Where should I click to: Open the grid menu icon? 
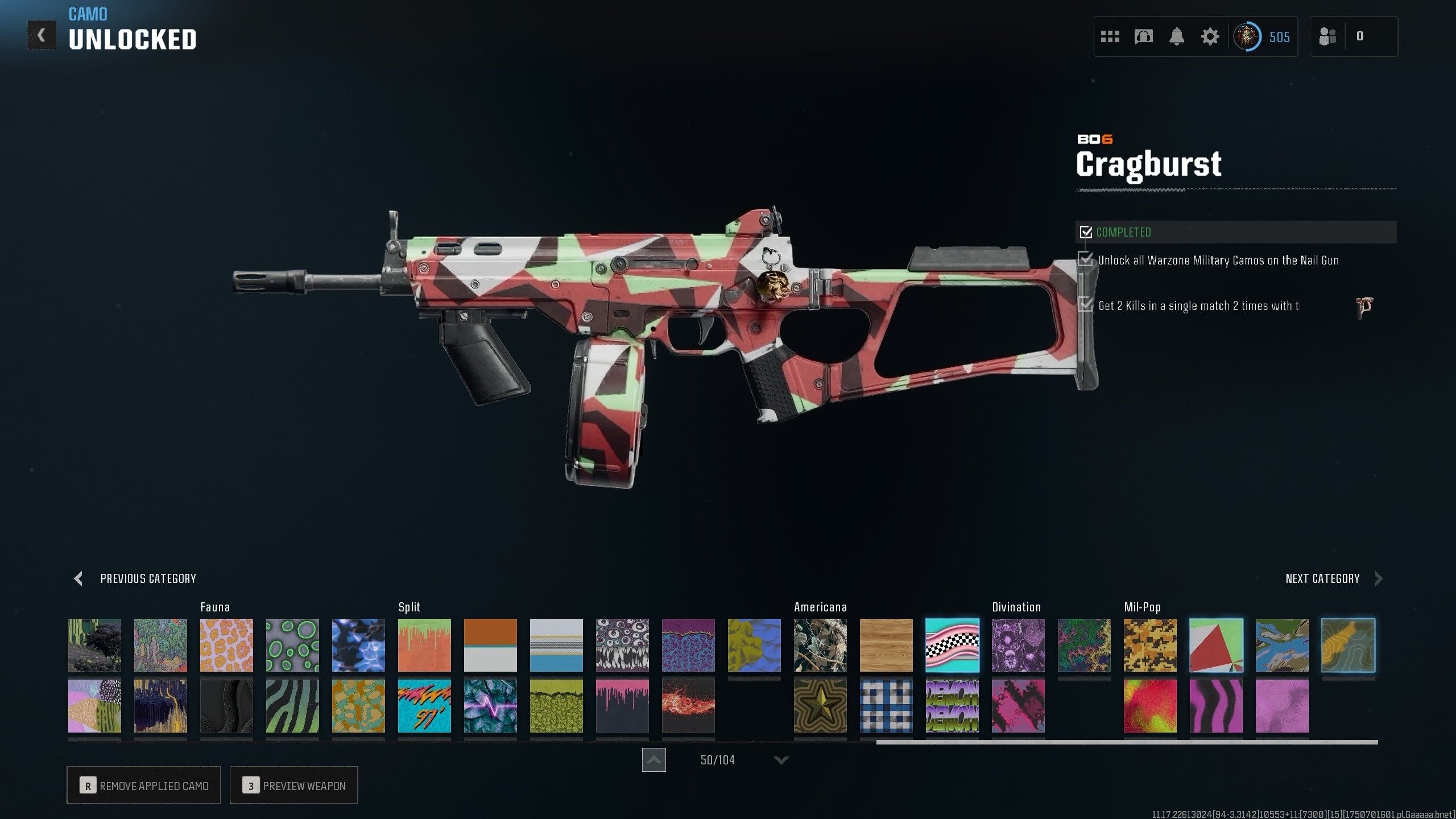1110,37
